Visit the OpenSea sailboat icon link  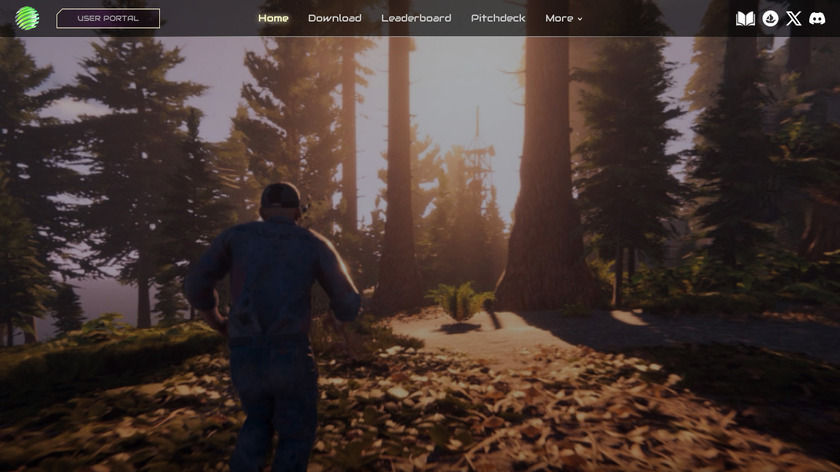(x=770, y=18)
